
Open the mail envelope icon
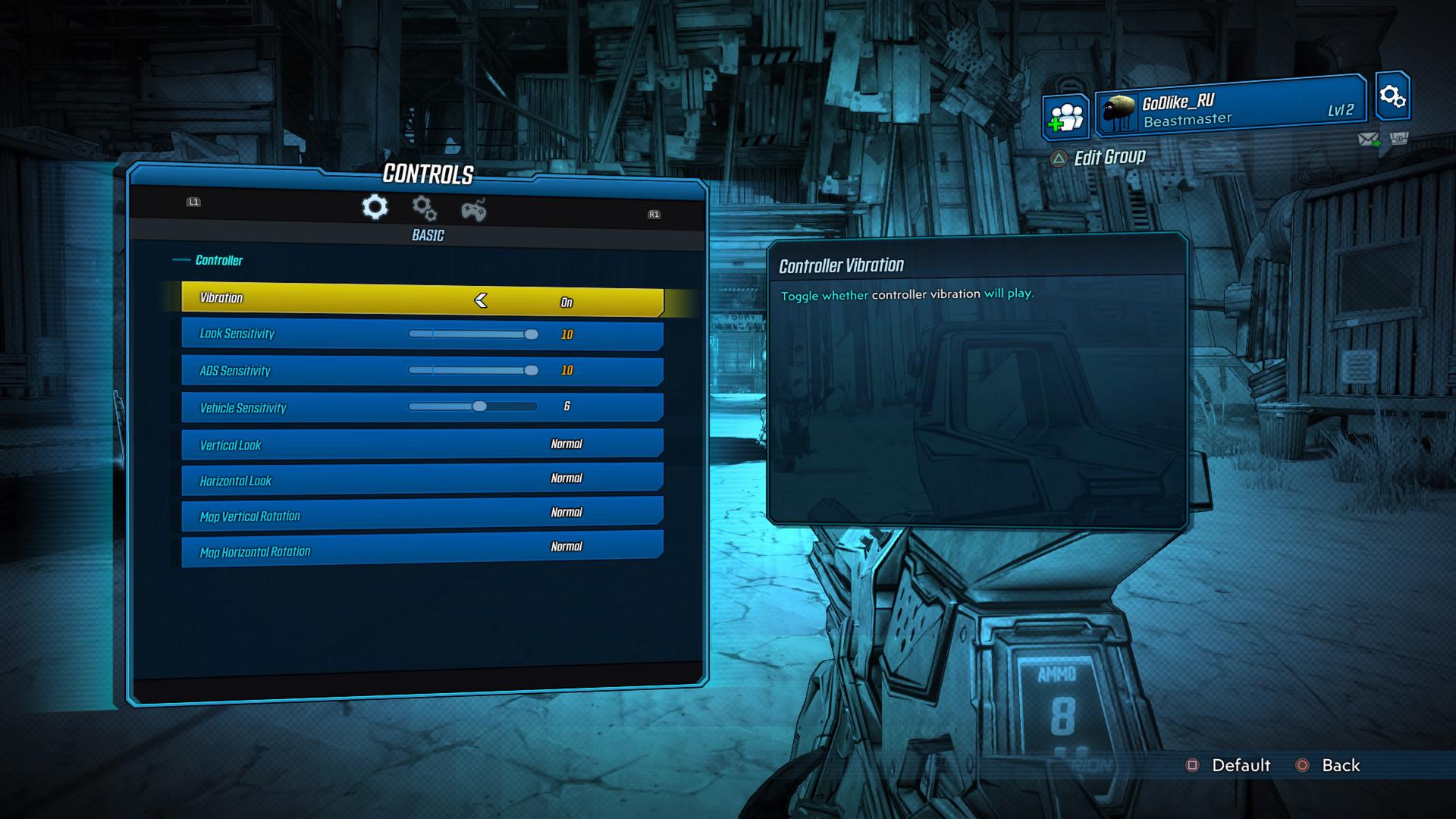[x=1368, y=140]
